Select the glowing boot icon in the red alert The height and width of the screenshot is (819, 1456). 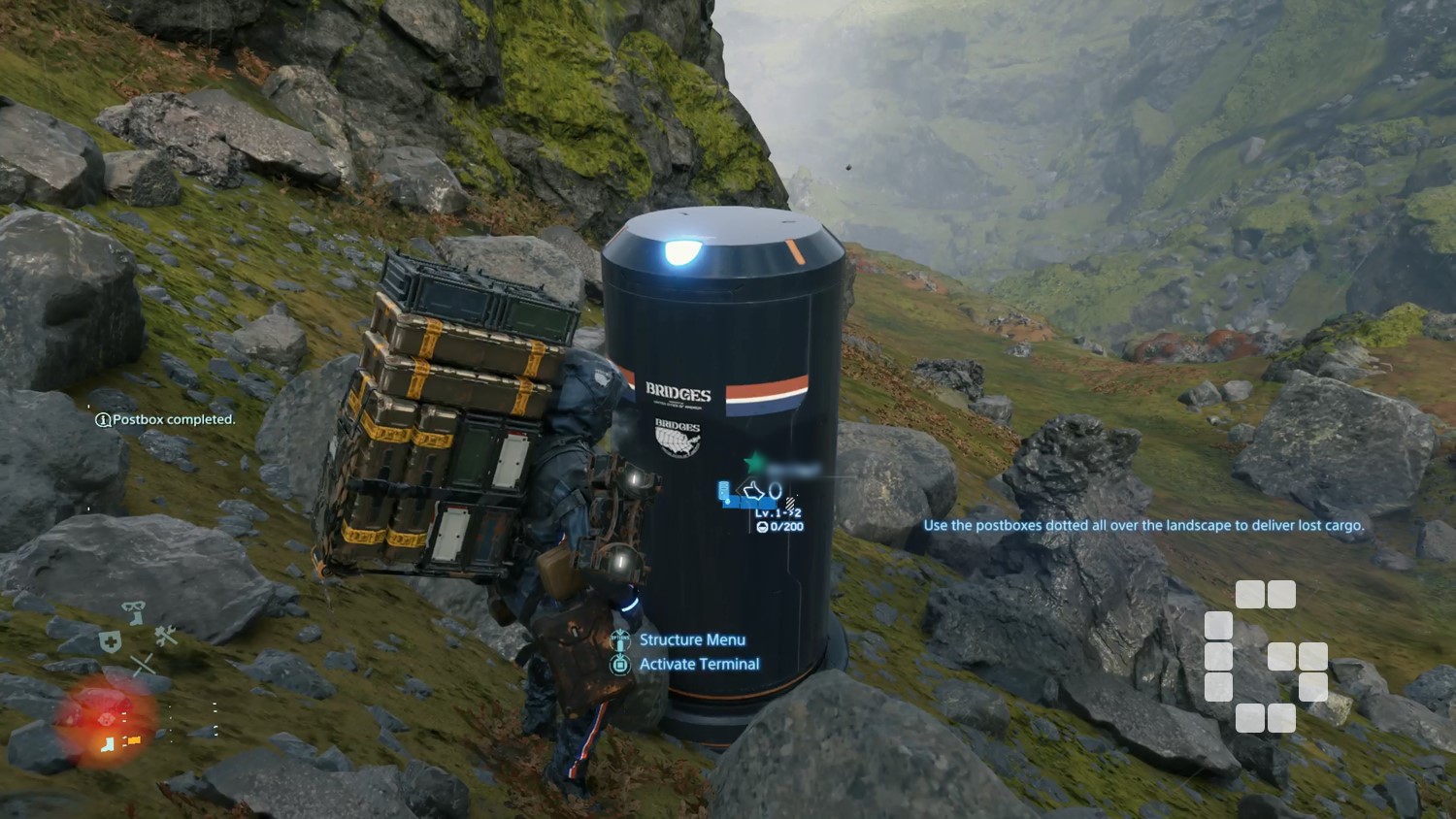click(109, 743)
